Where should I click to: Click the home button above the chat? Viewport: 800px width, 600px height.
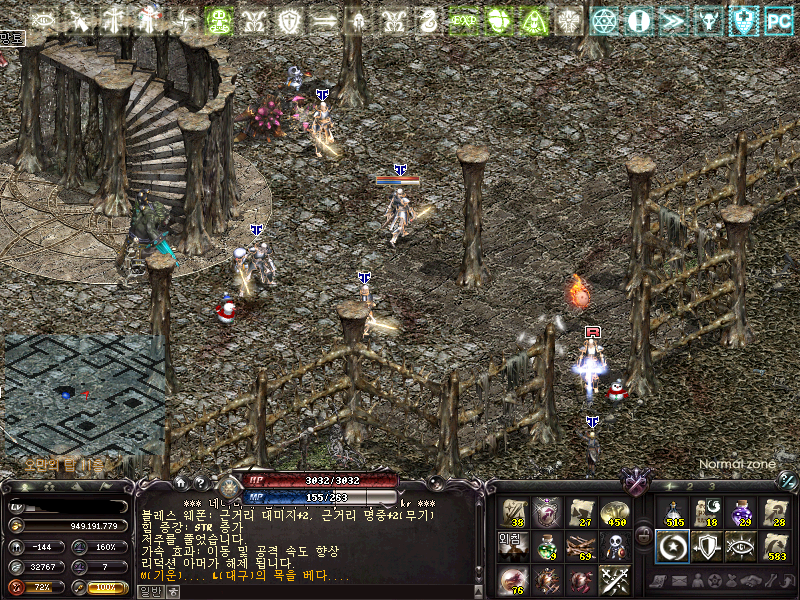pyautogui.click(x=181, y=483)
